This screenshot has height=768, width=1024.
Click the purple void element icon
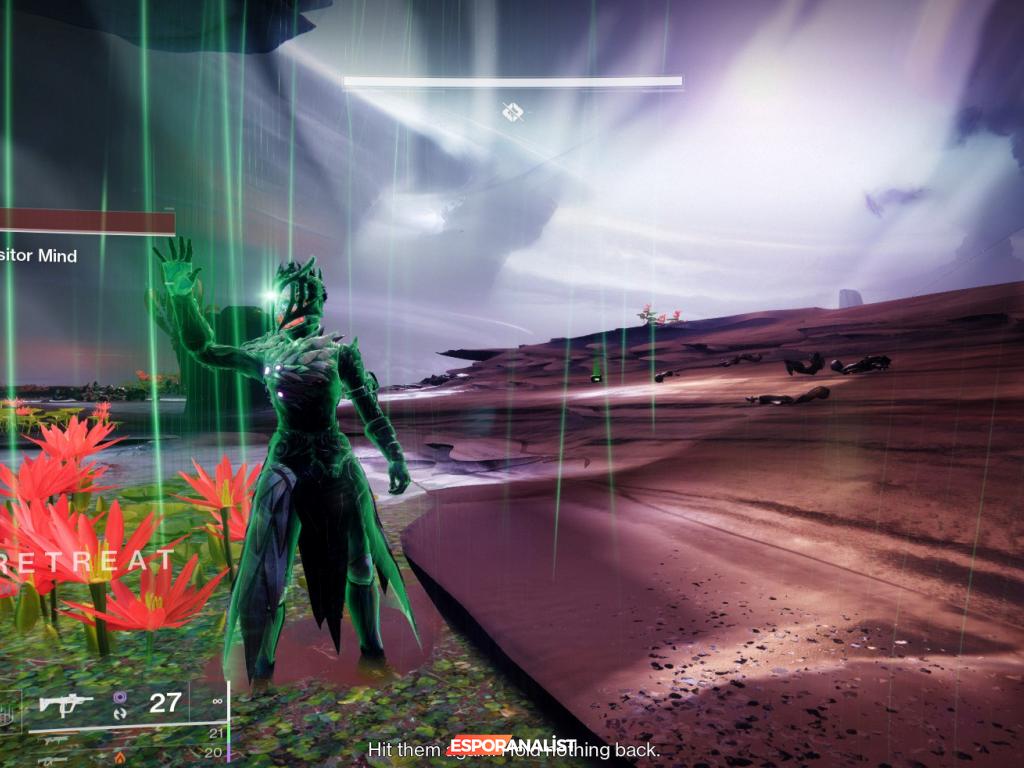tap(121, 697)
